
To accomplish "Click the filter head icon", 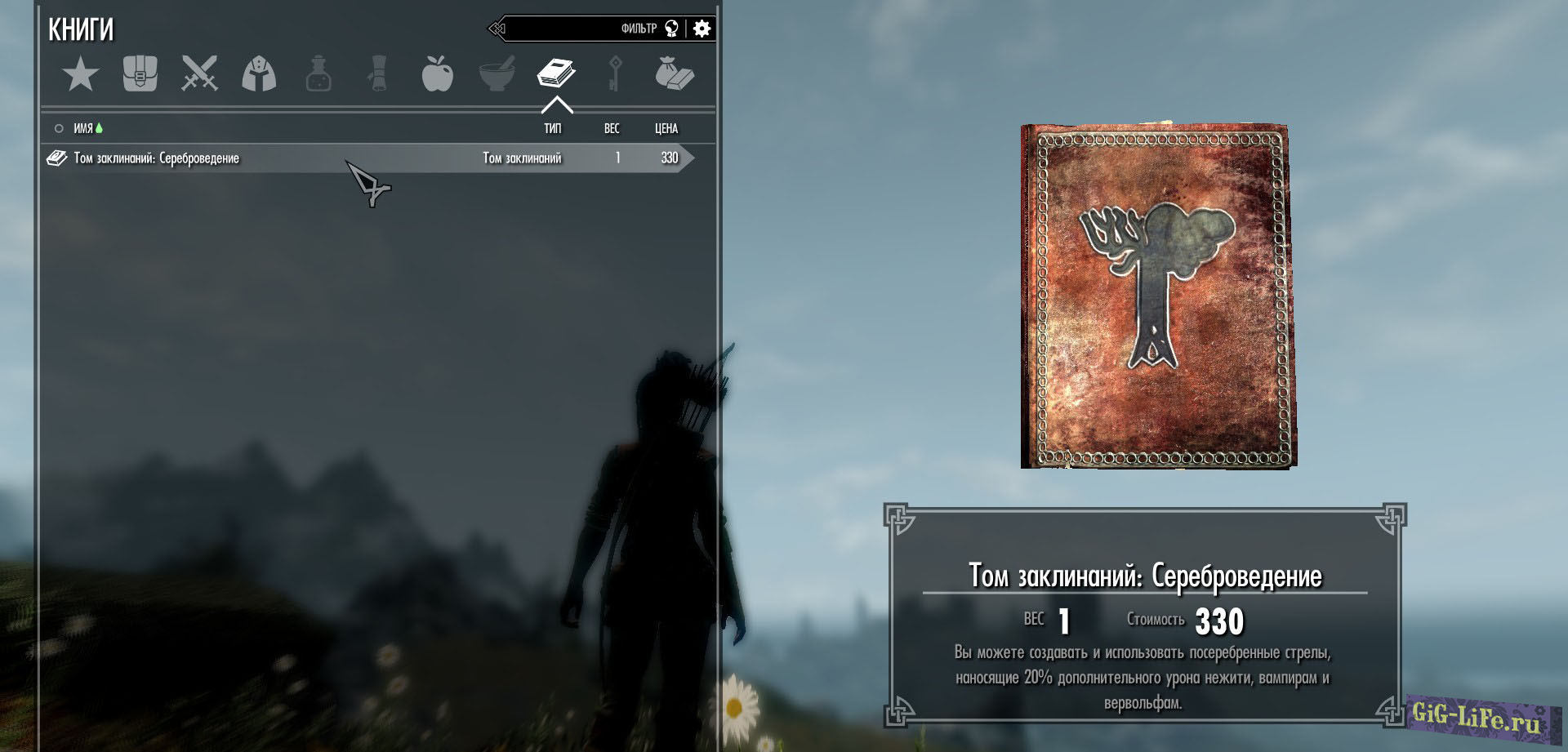I will [671, 29].
